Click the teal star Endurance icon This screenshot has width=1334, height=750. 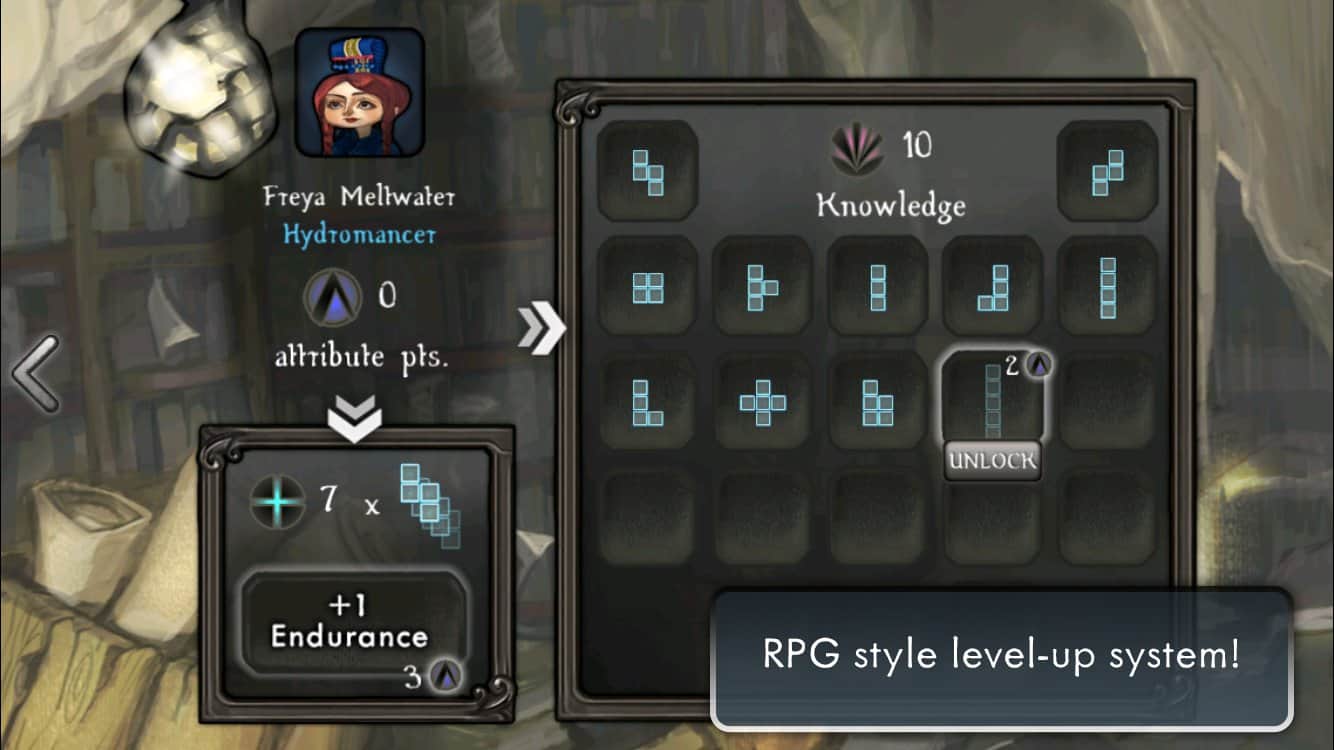point(278,502)
